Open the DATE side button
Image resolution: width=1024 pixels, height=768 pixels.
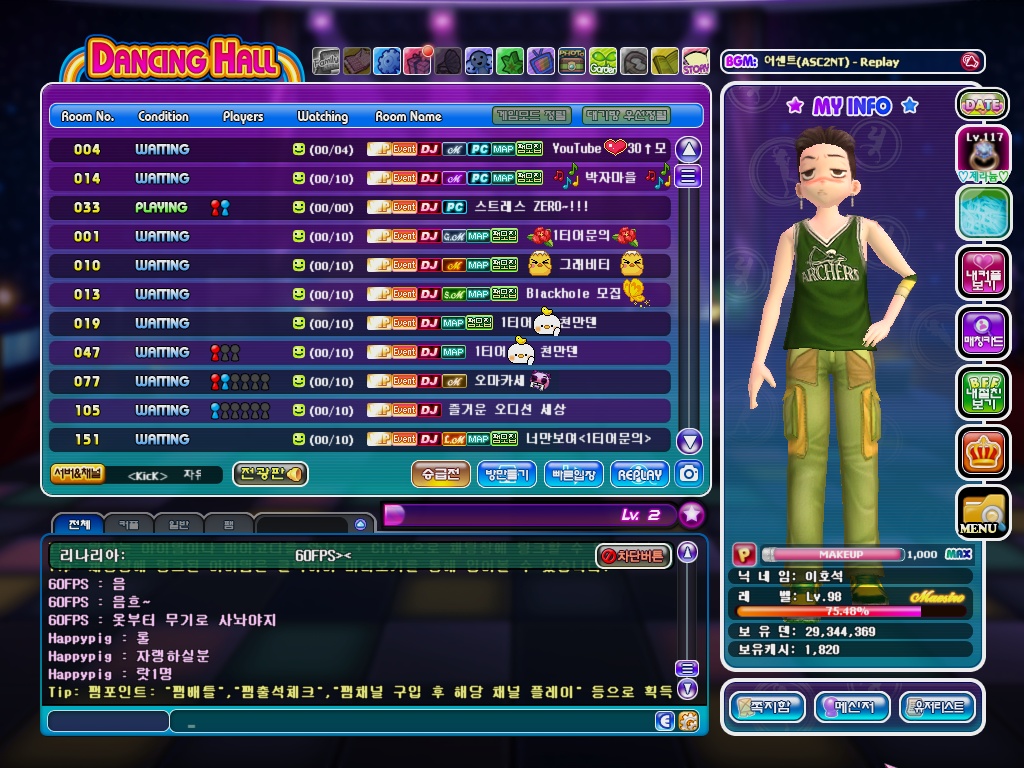pyautogui.click(x=982, y=104)
